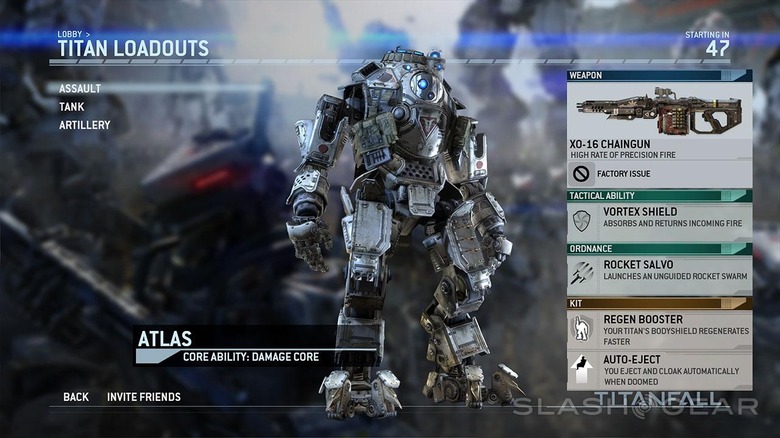The height and width of the screenshot is (438, 780).
Task: Open Invite Friends
Action: [x=144, y=397]
